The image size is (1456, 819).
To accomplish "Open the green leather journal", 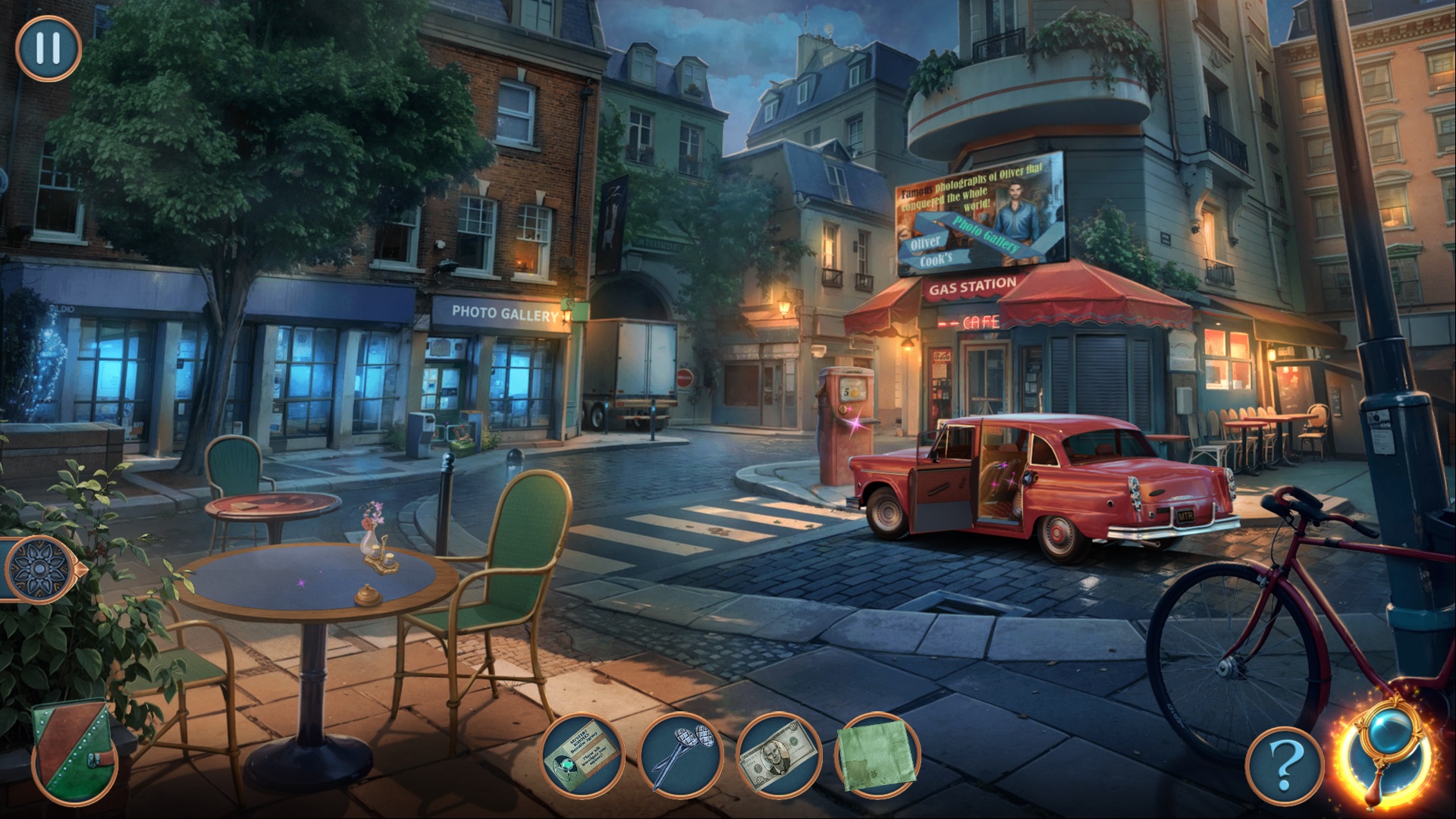I will [x=74, y=751].
